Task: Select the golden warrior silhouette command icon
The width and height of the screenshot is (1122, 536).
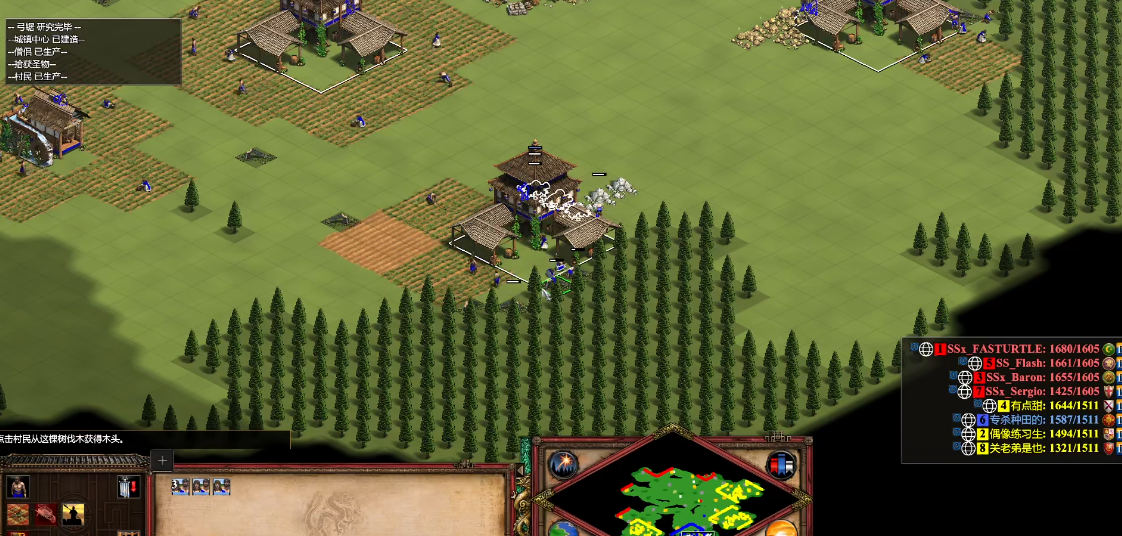Action: point(73,514)
